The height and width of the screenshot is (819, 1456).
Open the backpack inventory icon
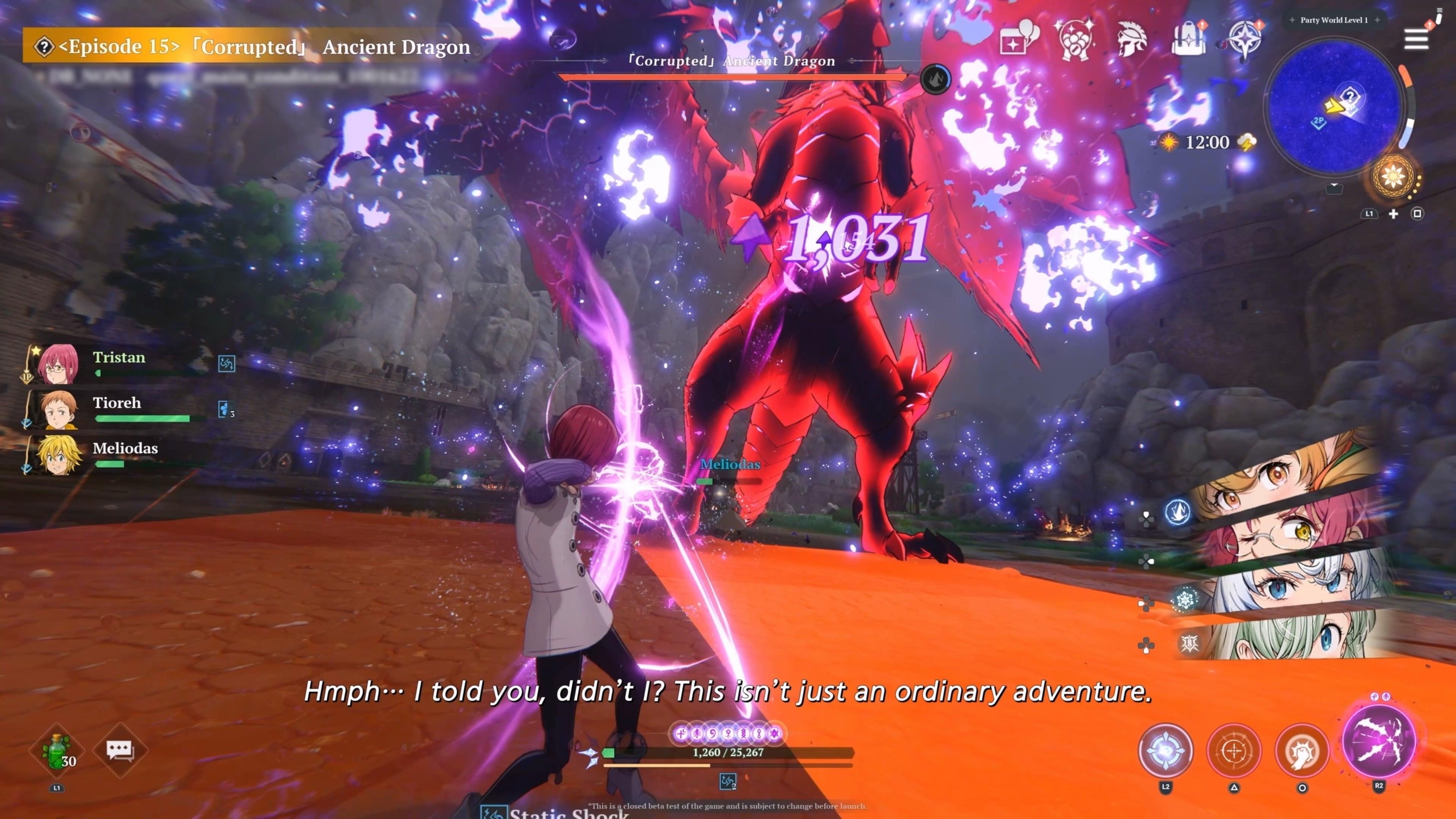pyautogui.click(x=1188, y=38)
